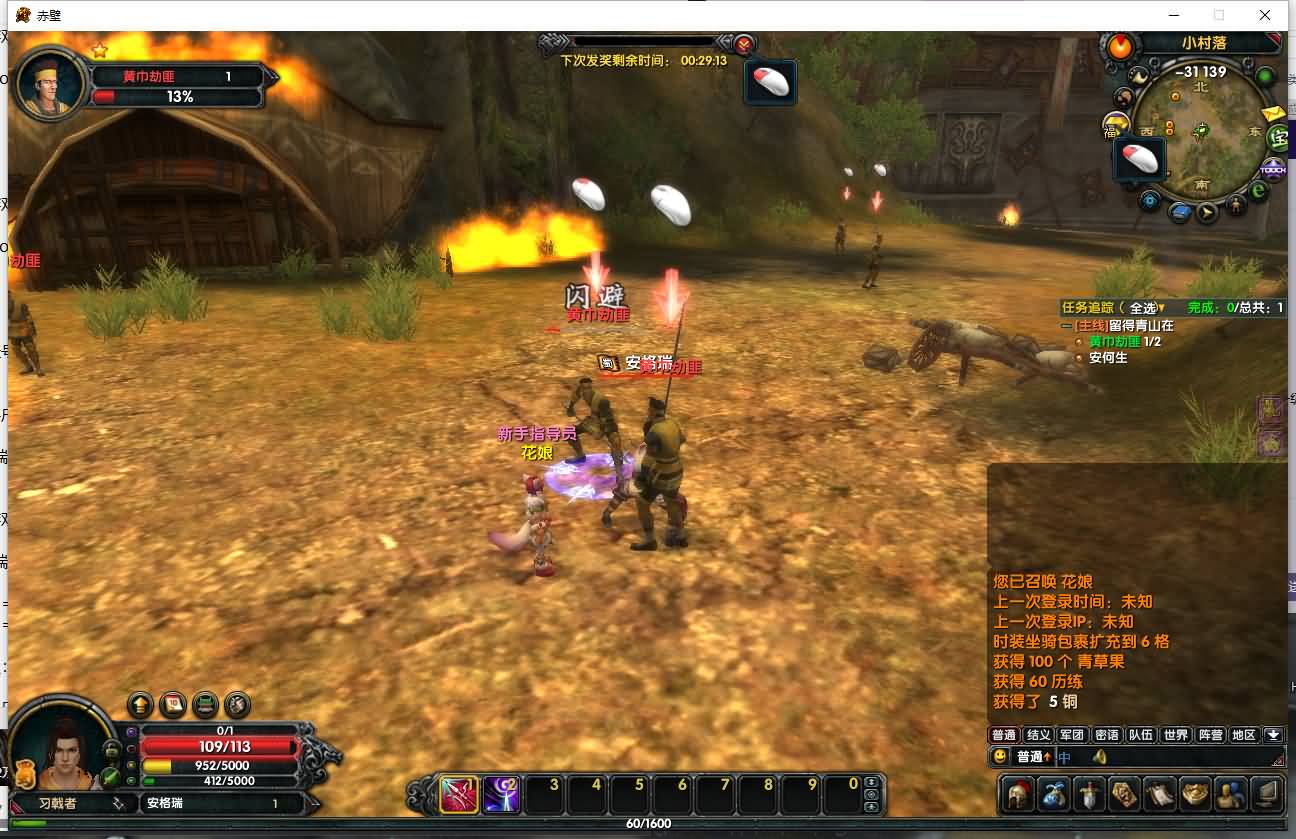
Task: Activate the spear attack skill in slot 1
Action: tap(459, 795)
